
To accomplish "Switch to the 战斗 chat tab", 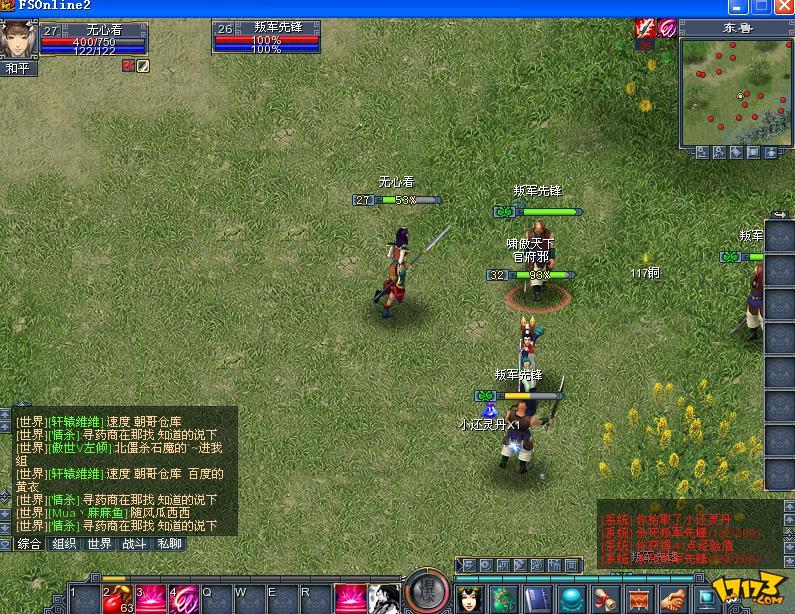I will [134, 544].
